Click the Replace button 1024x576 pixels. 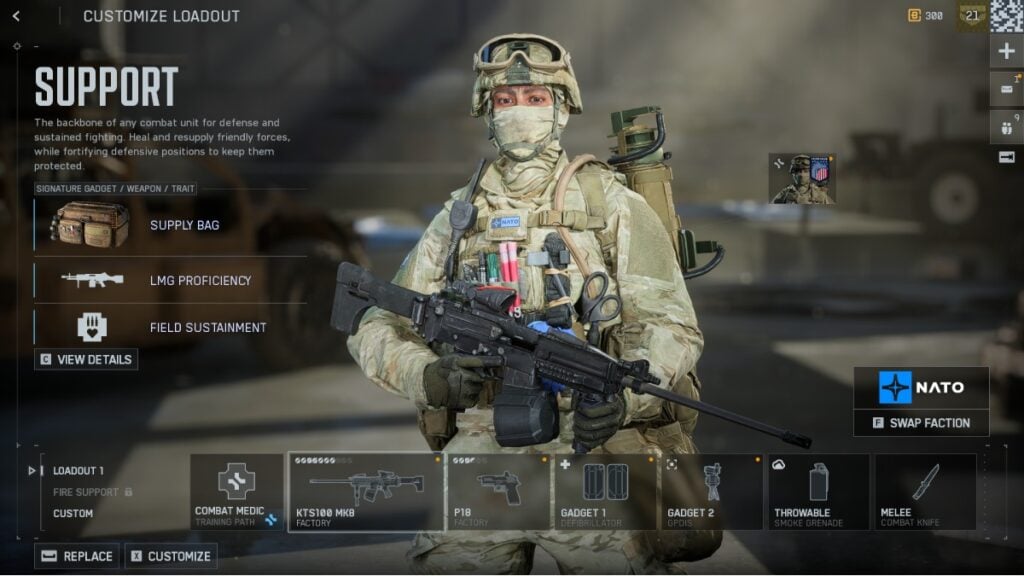(77, 556)
